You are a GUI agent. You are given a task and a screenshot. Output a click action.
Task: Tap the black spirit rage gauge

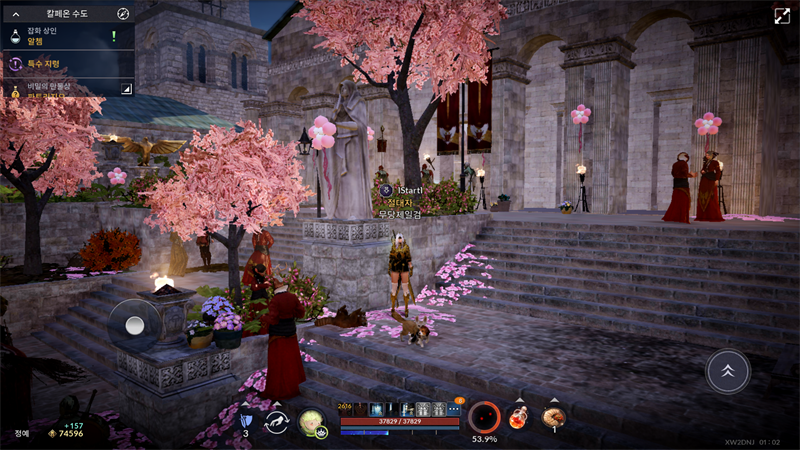click(484, 416)
